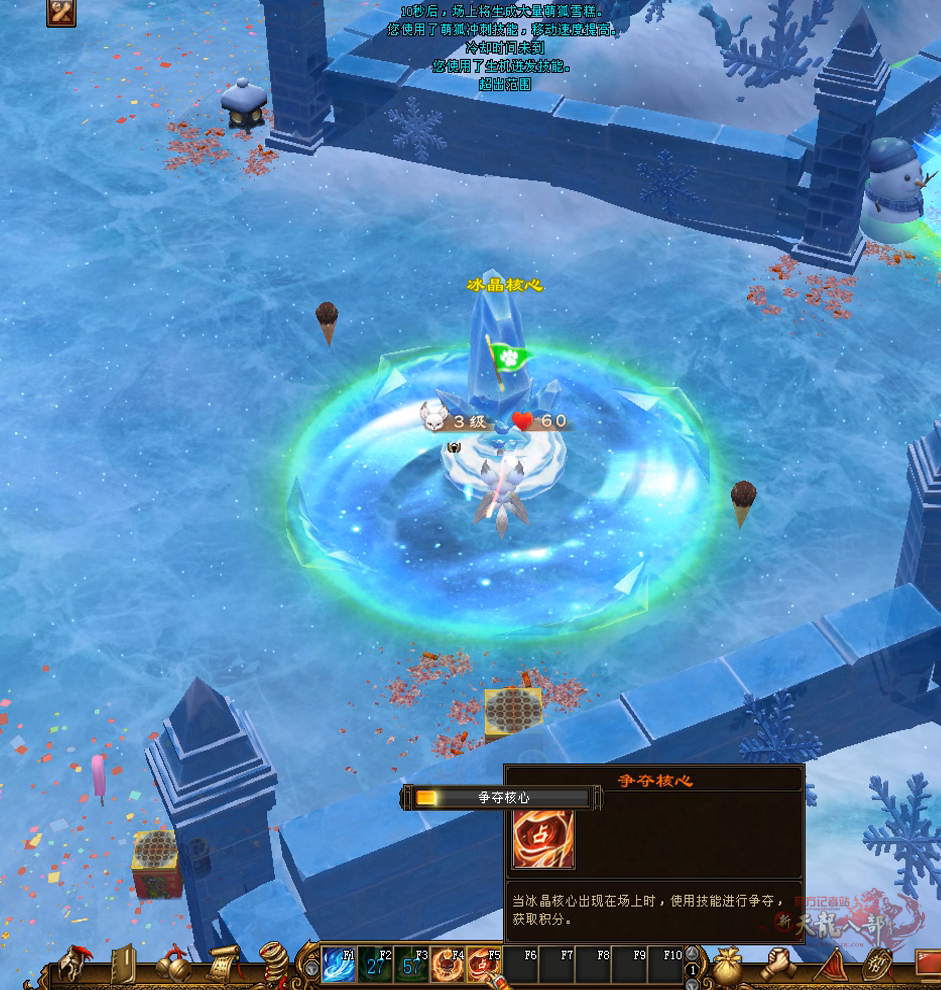Viewport: 941px width, 990px height.
Task: Click the shield icon in the bottom bar
Action: [877, 966]
